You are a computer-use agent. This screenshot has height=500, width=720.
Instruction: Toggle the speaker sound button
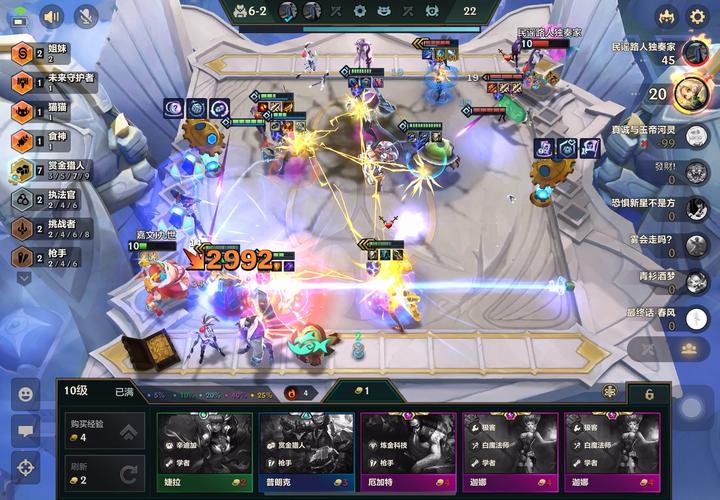(x=51, y=16)
